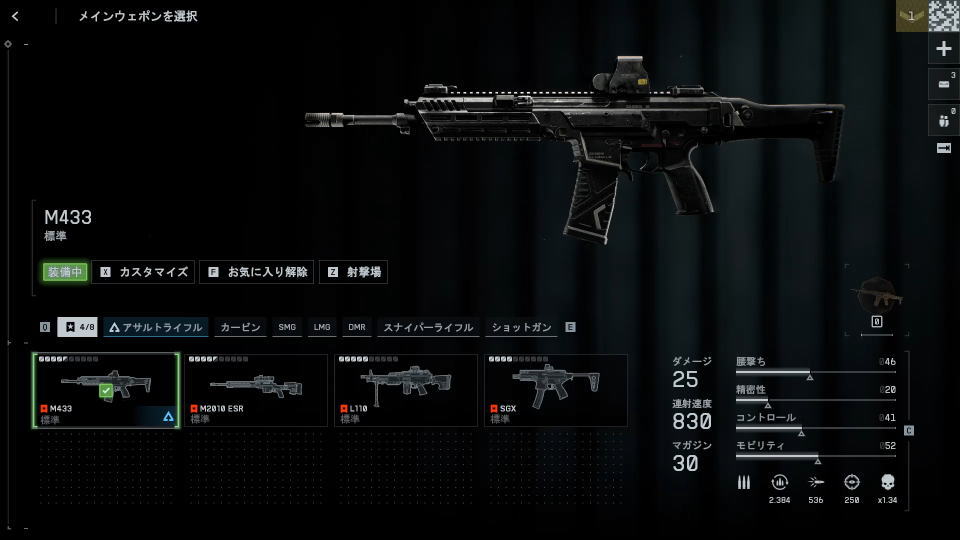
Task: Choose the SGX weapon card
Action: 556,390
